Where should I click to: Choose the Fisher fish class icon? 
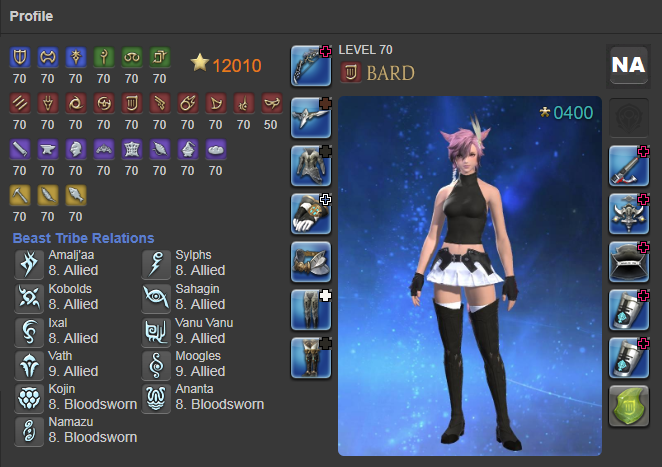coord(77,194)
